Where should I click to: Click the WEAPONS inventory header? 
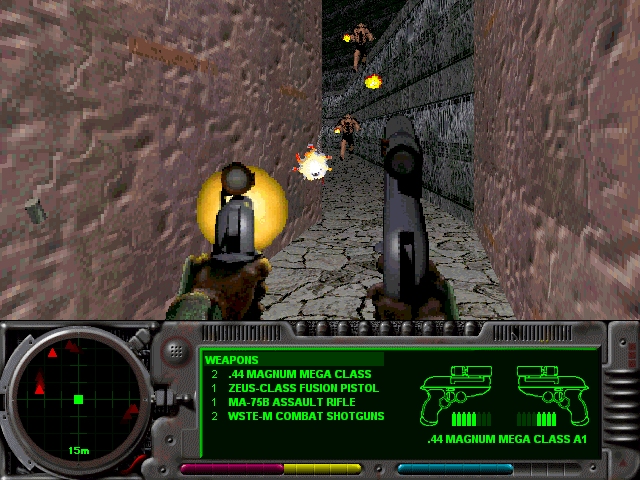[231, 360]
